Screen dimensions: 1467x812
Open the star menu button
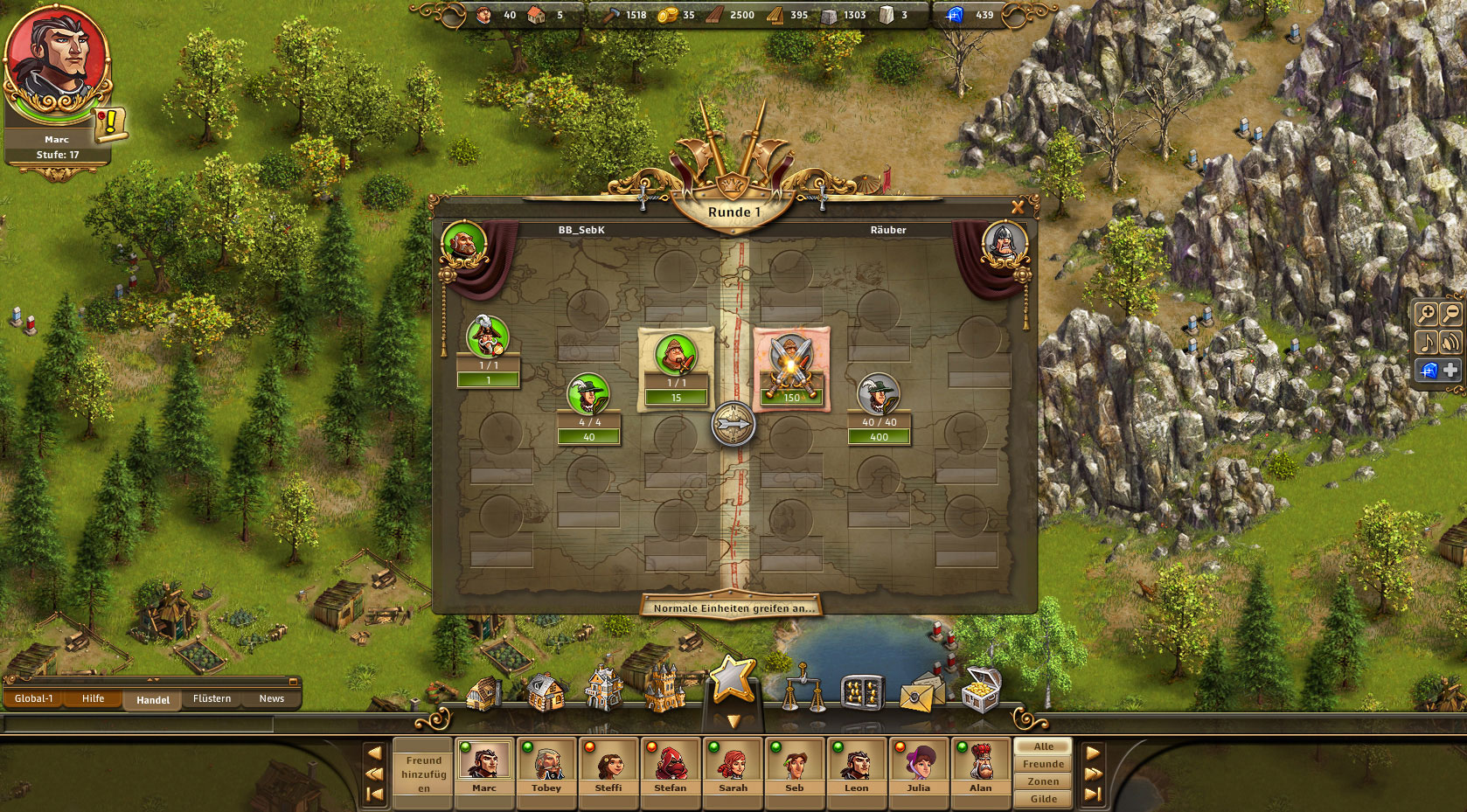(x=733, y=680)
